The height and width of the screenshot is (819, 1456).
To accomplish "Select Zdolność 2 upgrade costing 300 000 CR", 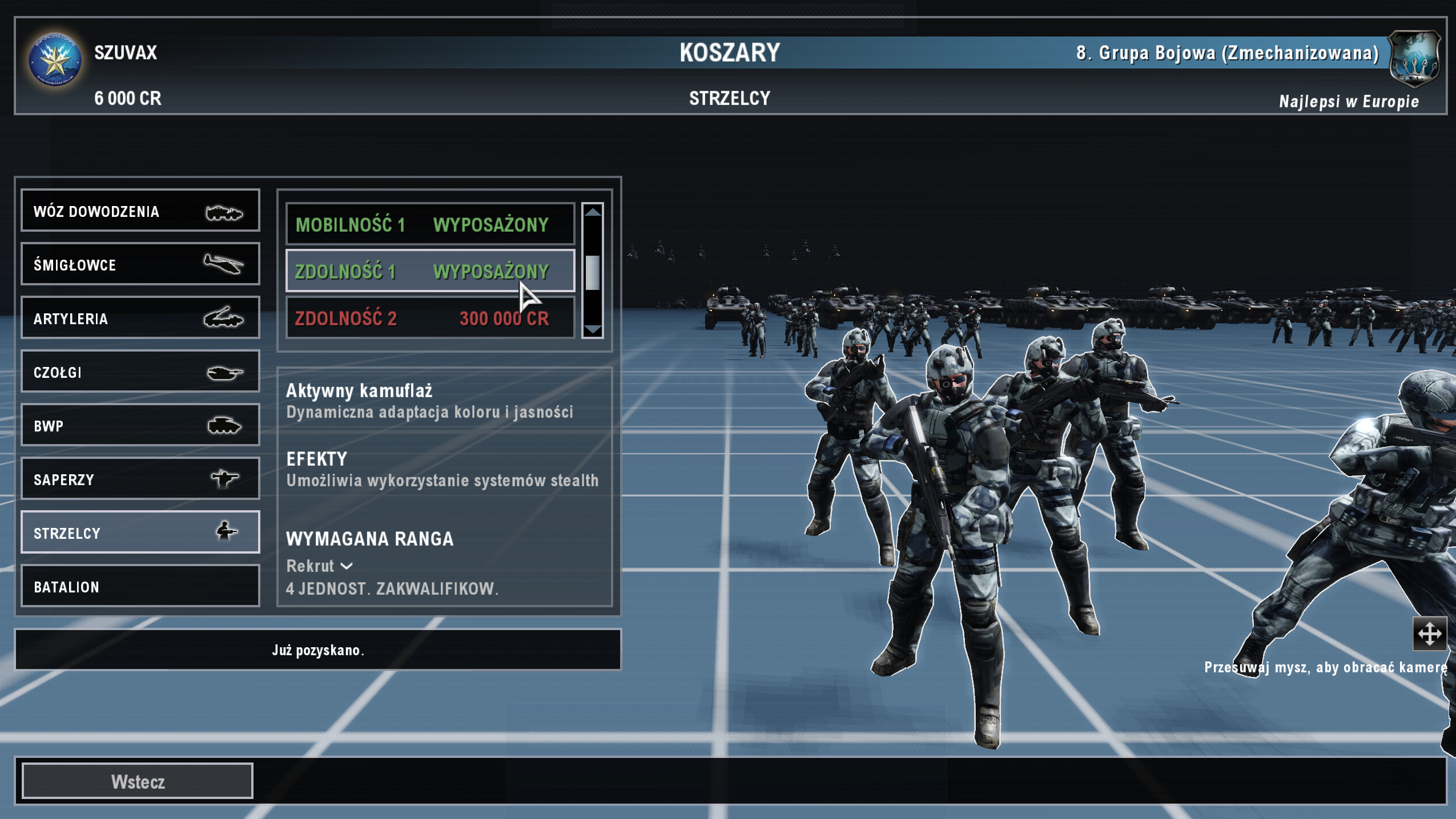I will (x=430, y=318).
